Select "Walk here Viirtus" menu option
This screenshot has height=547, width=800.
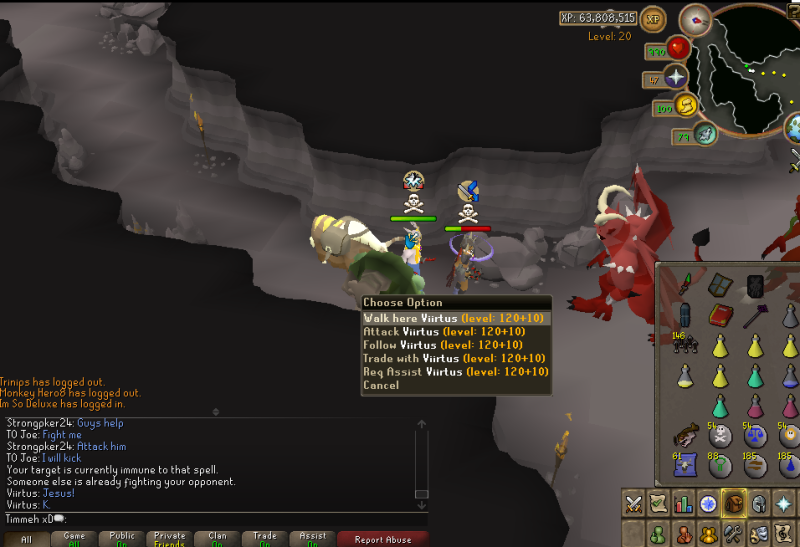[455, 318]
